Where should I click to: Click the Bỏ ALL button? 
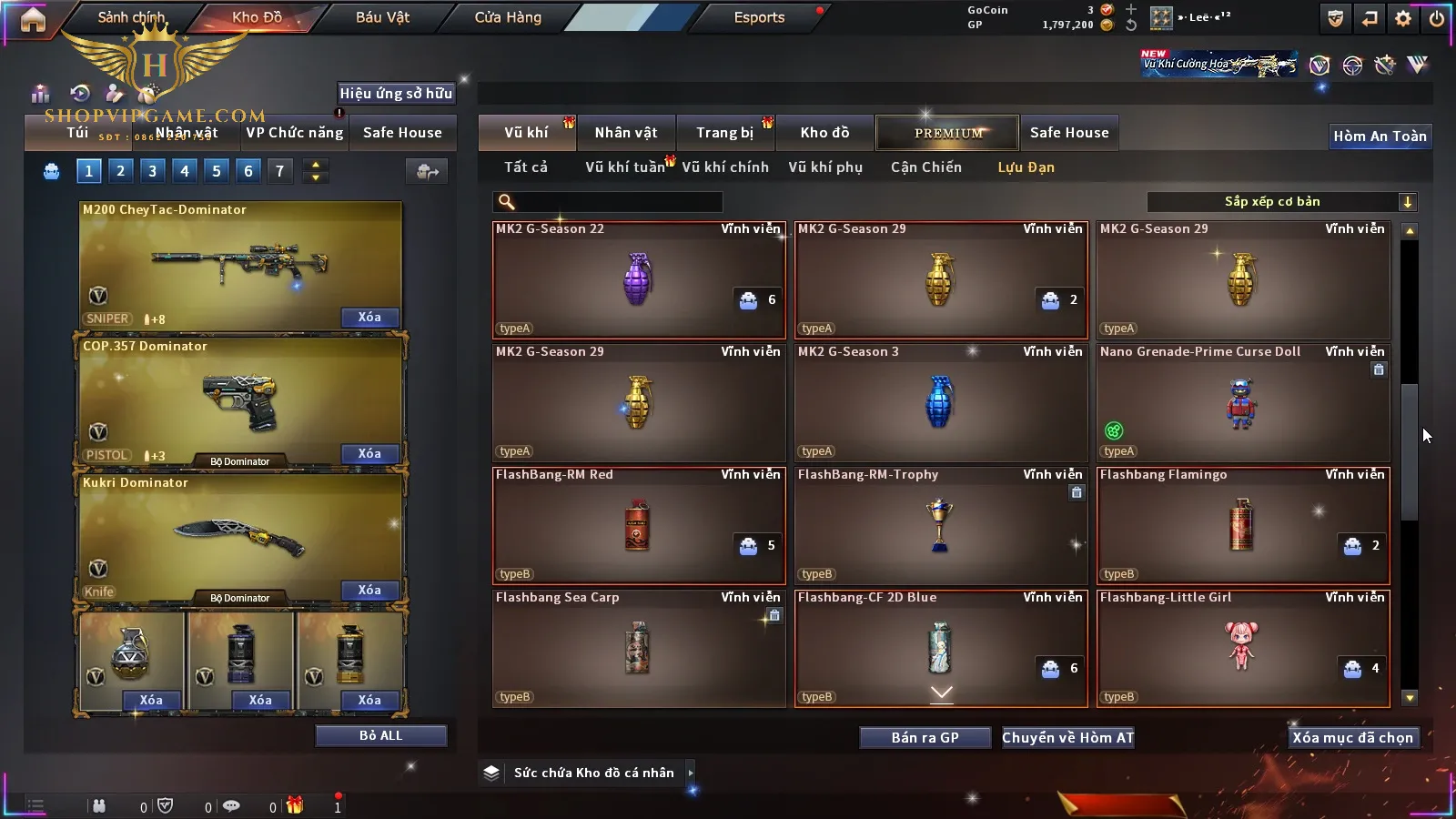380,735
